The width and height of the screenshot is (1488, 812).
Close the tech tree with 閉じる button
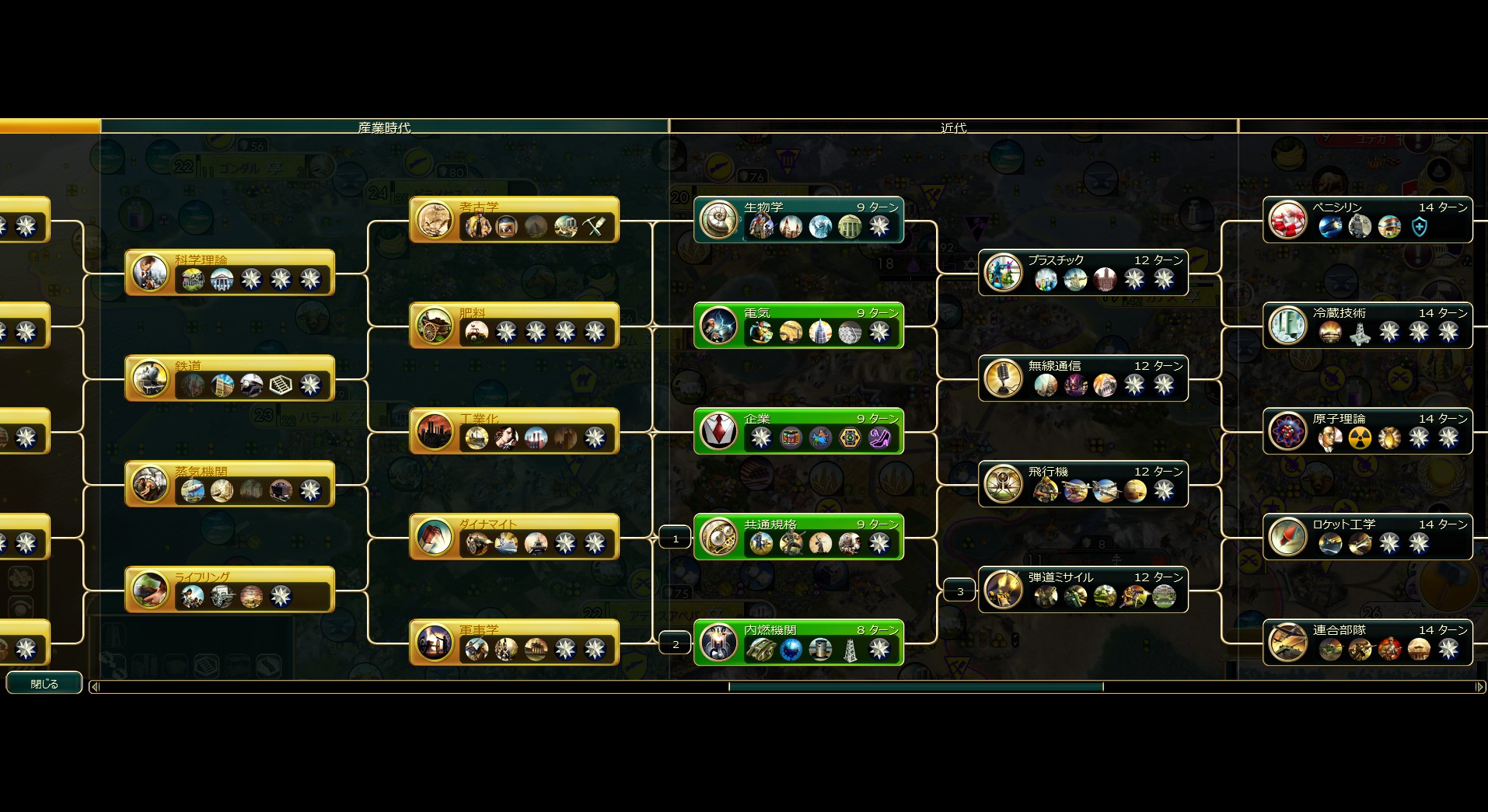point(44,684)
